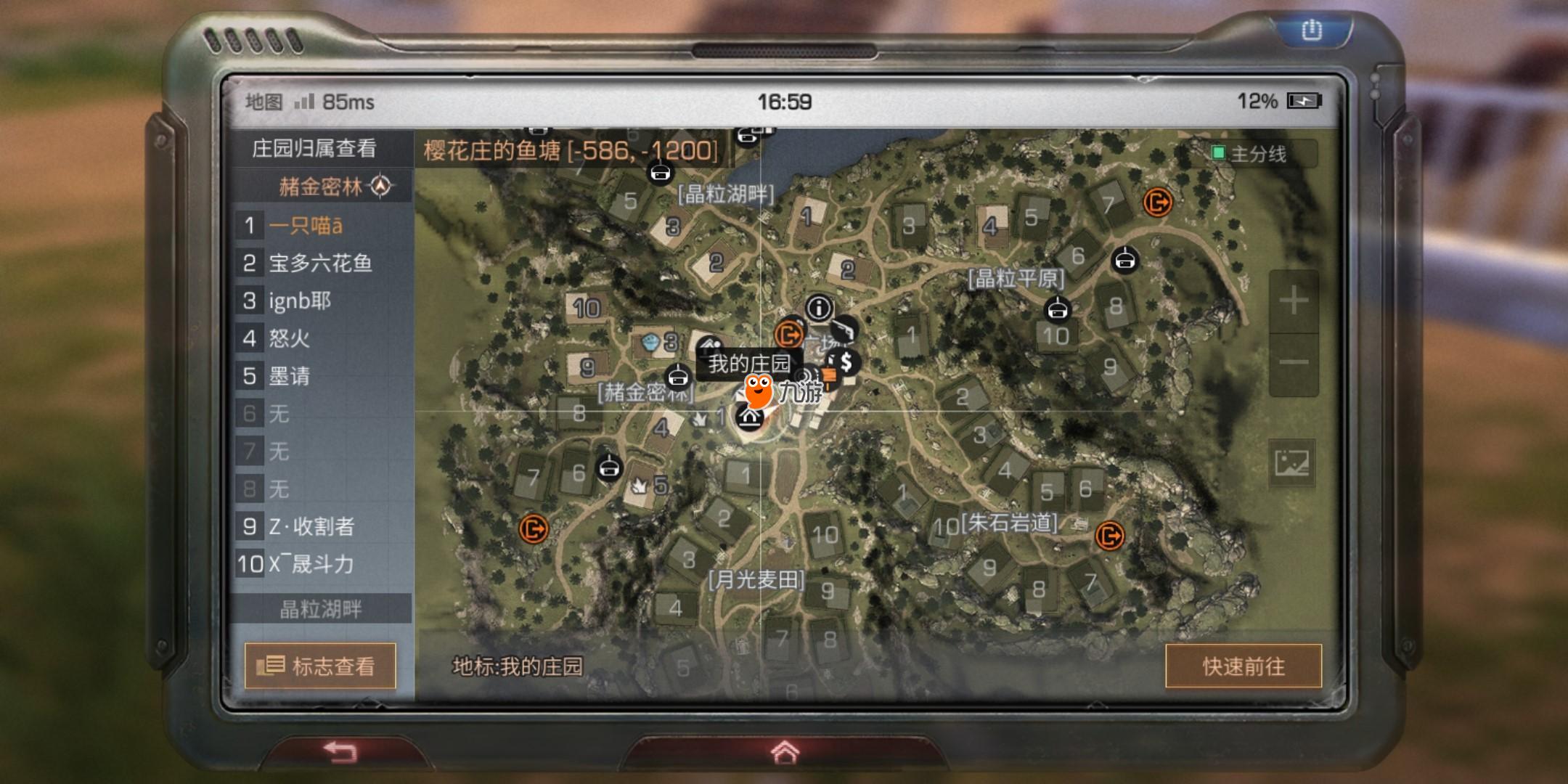1568x784 pixels.
Task: Open the pistol weapon marker beside the plaza
Action: [x=844, y=330]
